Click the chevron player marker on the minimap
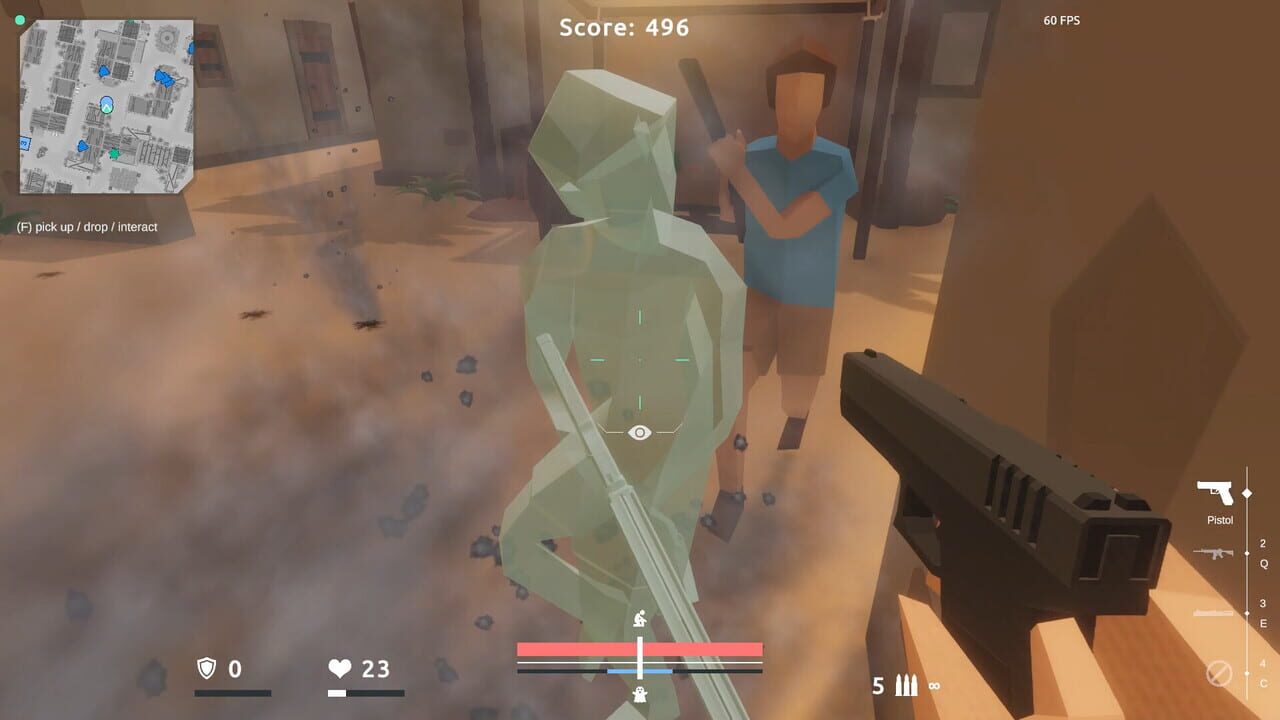The width and height of the screenshot is (1280, 720). [106, 106]
